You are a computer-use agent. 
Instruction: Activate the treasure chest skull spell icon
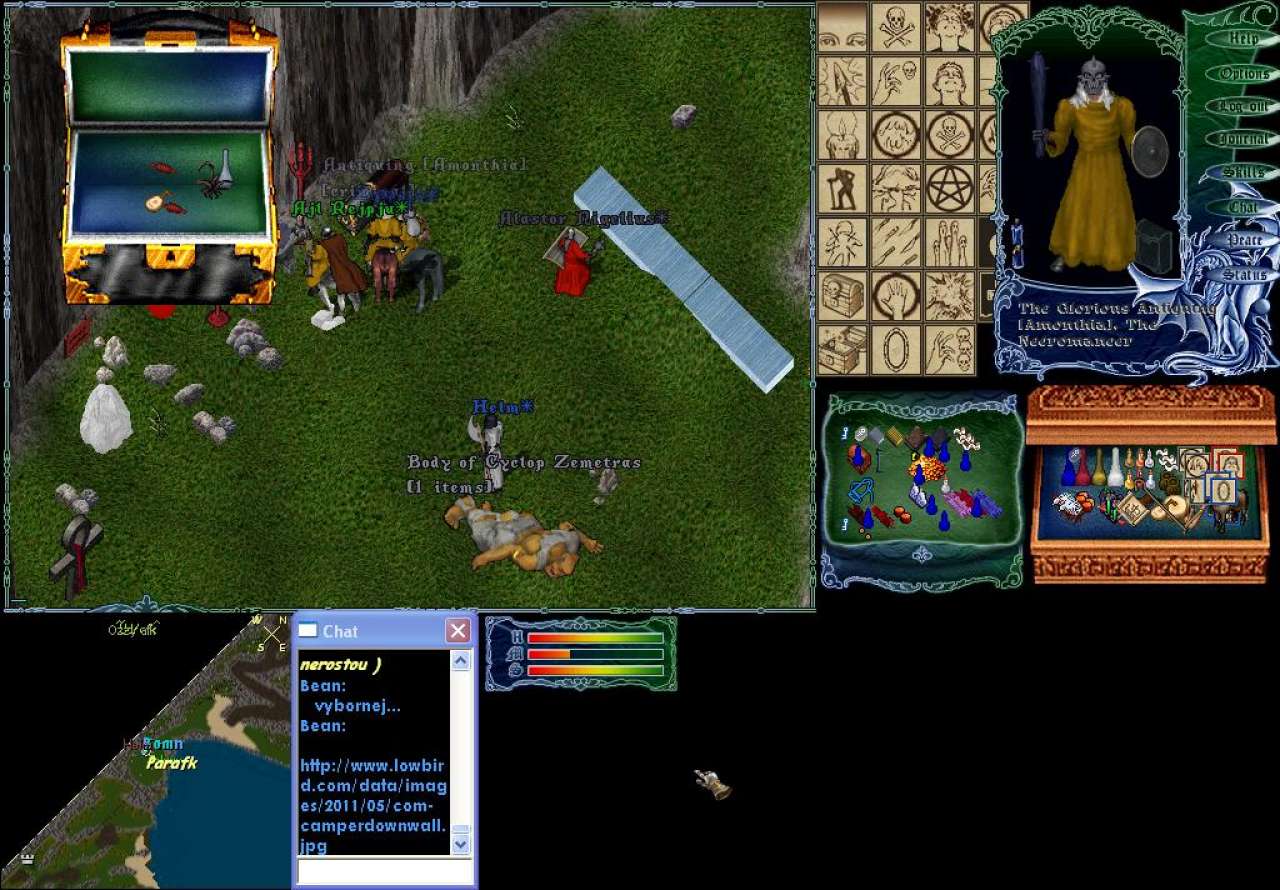pyautogui.click(x=842, y=295)
